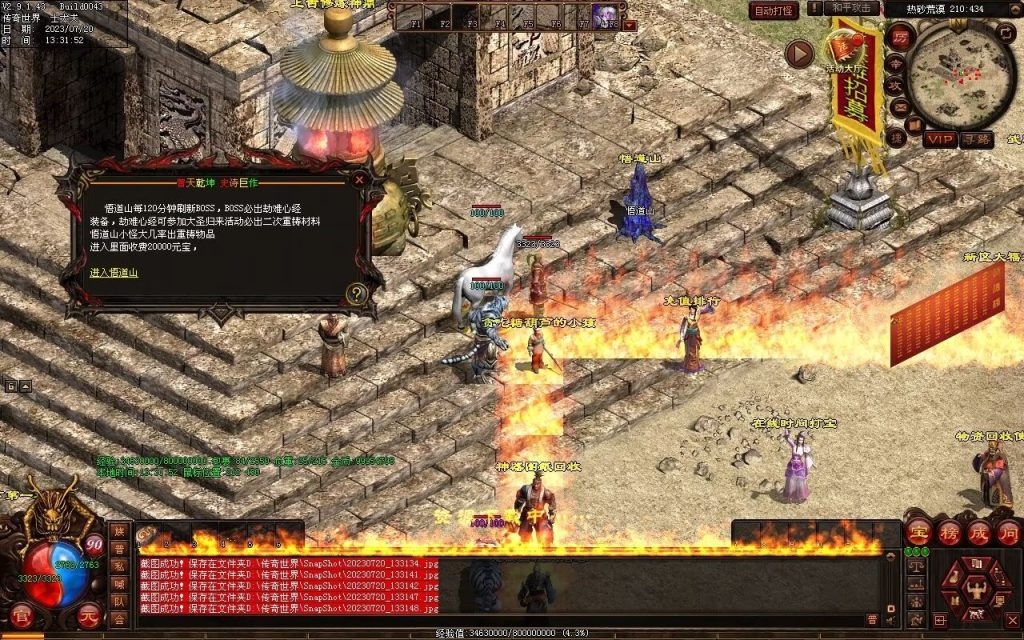Click the 进入悟道山 dialogue link
Screen dimensions: 1024x640
(114, 272)
